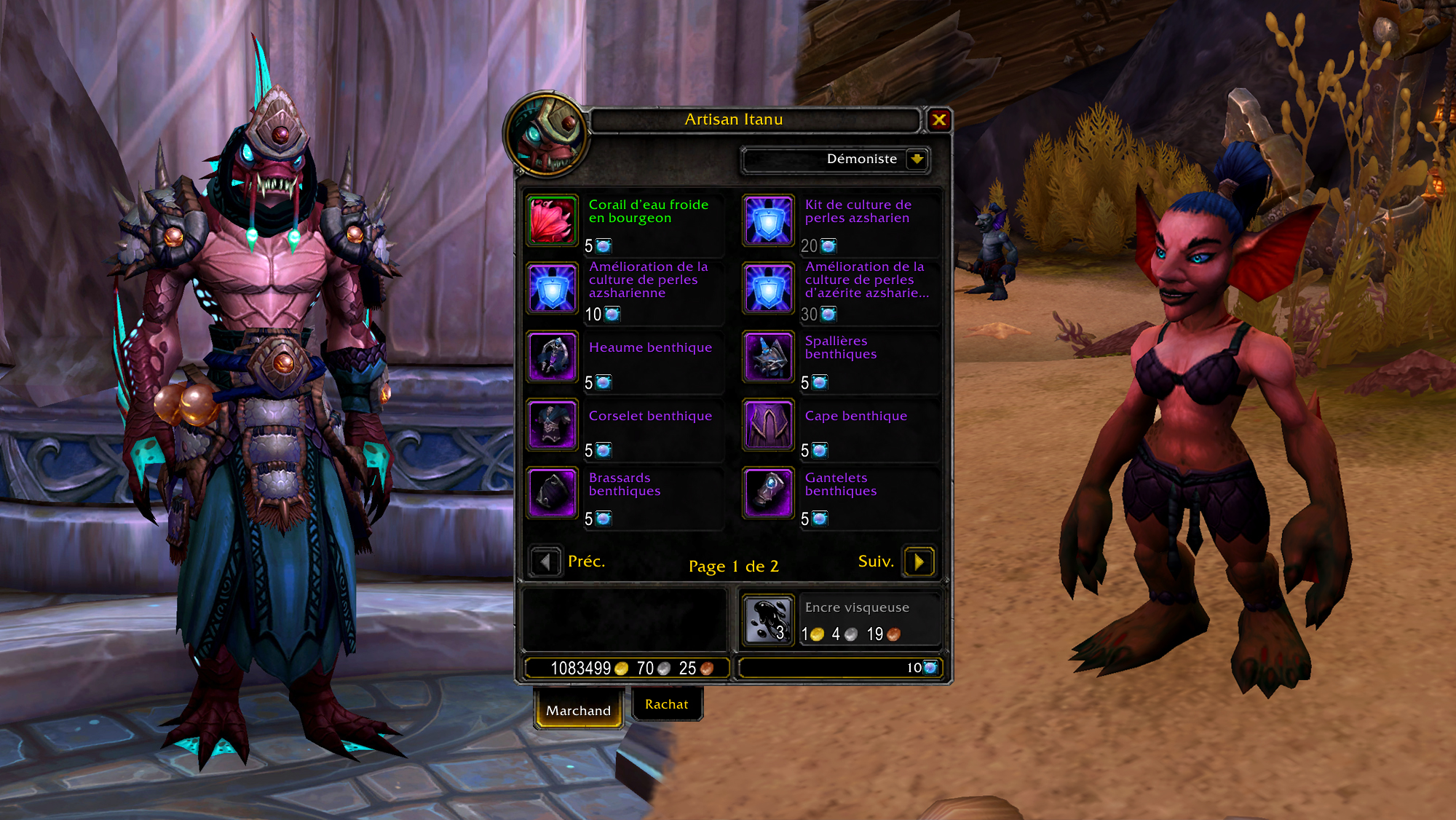
Task: Select Amélioration de la culture de perles azsharienne
Action: pyautogui.click(x=553, y=288)
